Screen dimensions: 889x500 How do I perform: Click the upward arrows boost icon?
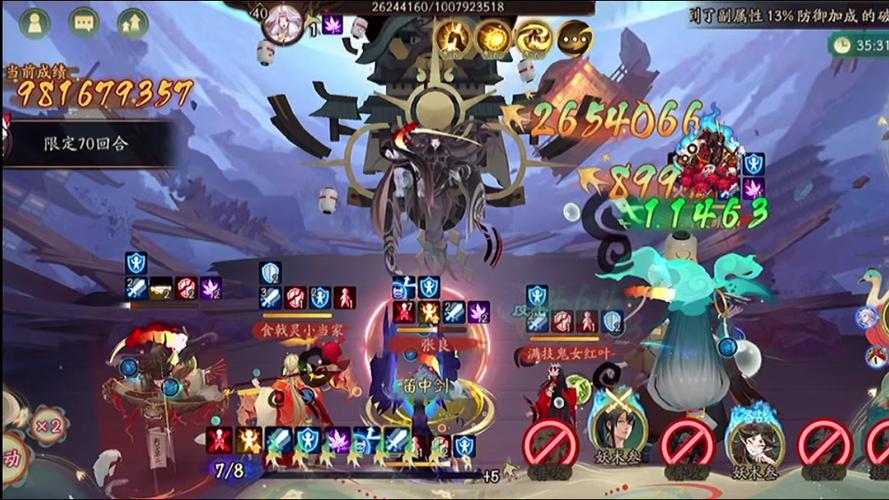[132, 22]
